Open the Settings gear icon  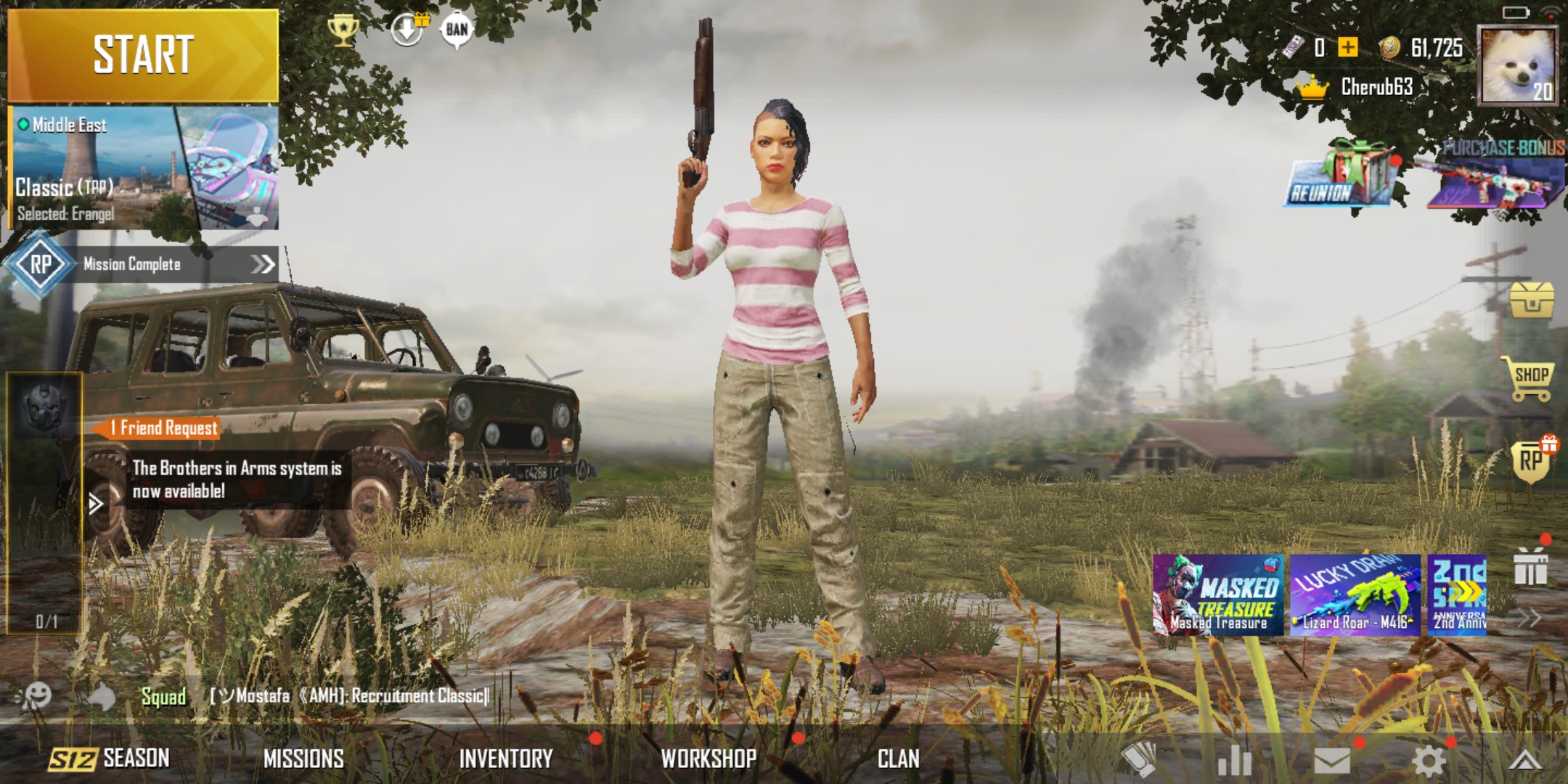point(1428,761)
